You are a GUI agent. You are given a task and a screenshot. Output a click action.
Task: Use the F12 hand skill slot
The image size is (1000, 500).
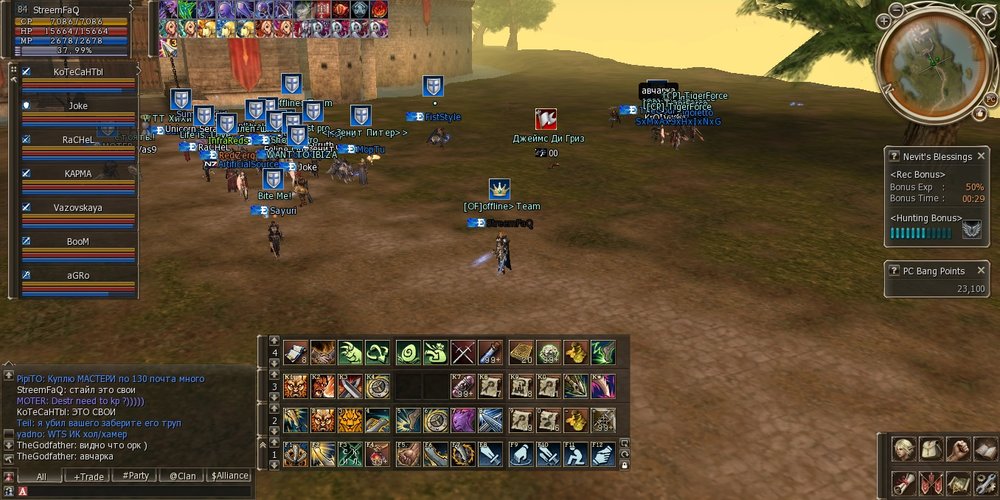602,455
